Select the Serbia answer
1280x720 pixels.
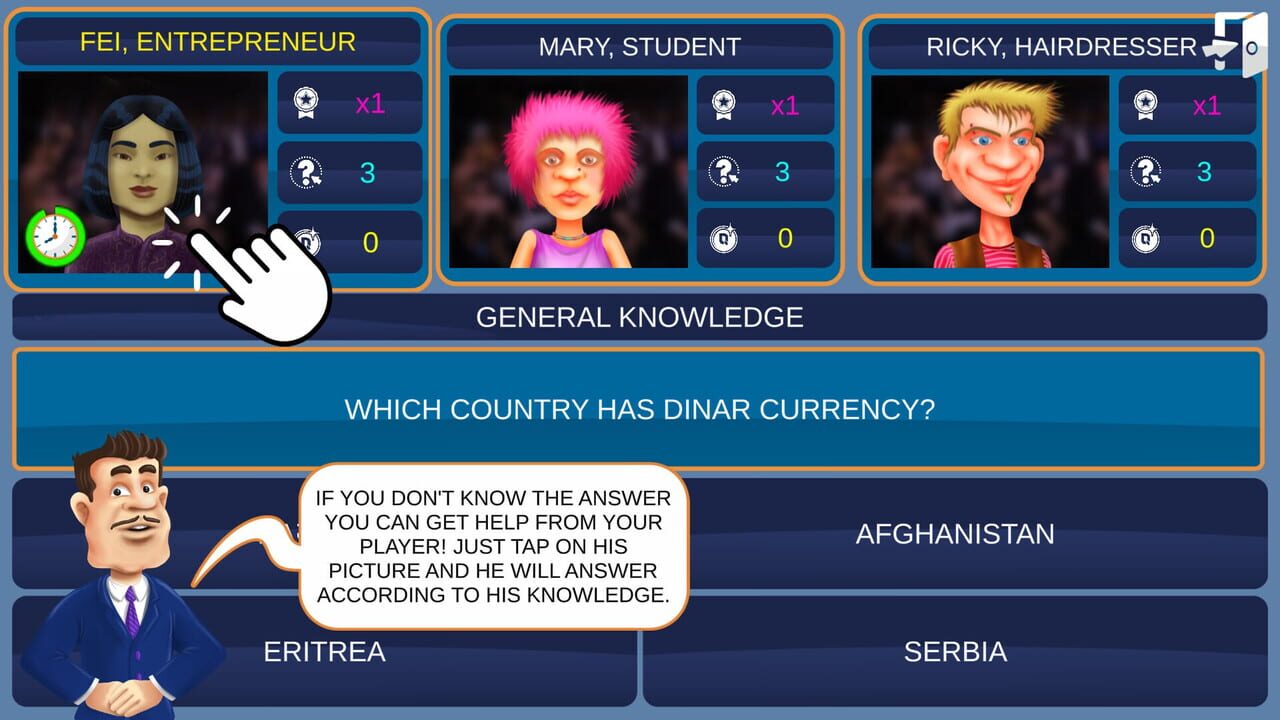(955, 651)
